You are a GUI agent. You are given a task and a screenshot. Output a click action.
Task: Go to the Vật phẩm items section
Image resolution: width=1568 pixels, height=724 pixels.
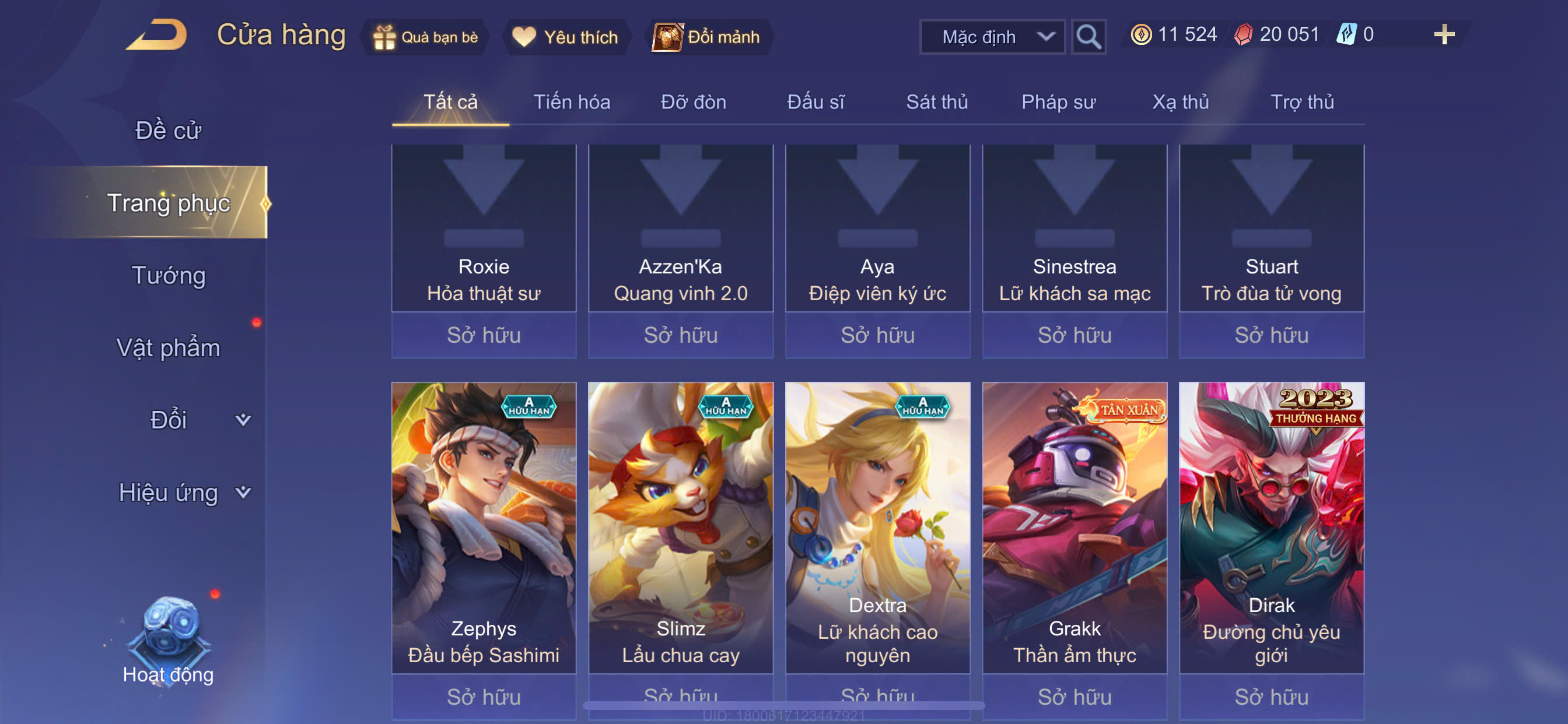[168, 348]
